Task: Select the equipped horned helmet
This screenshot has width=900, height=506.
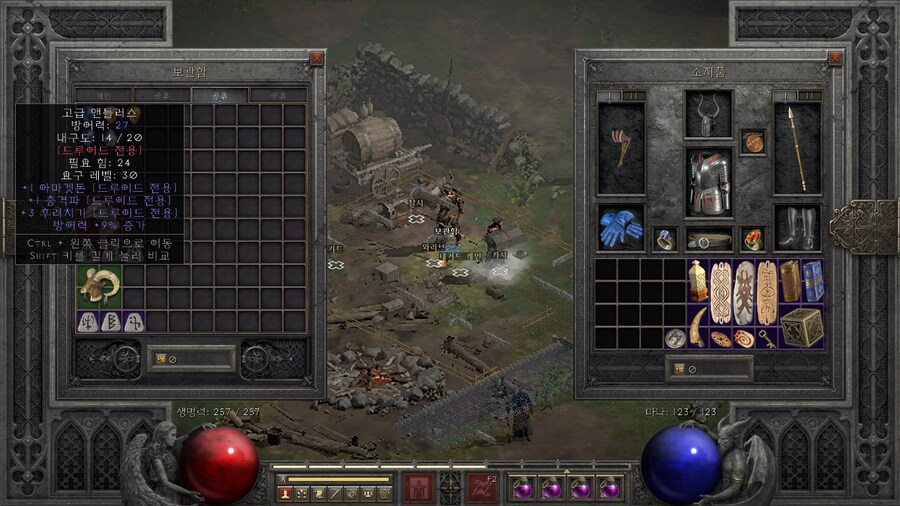Action: (x=709, y=114)
